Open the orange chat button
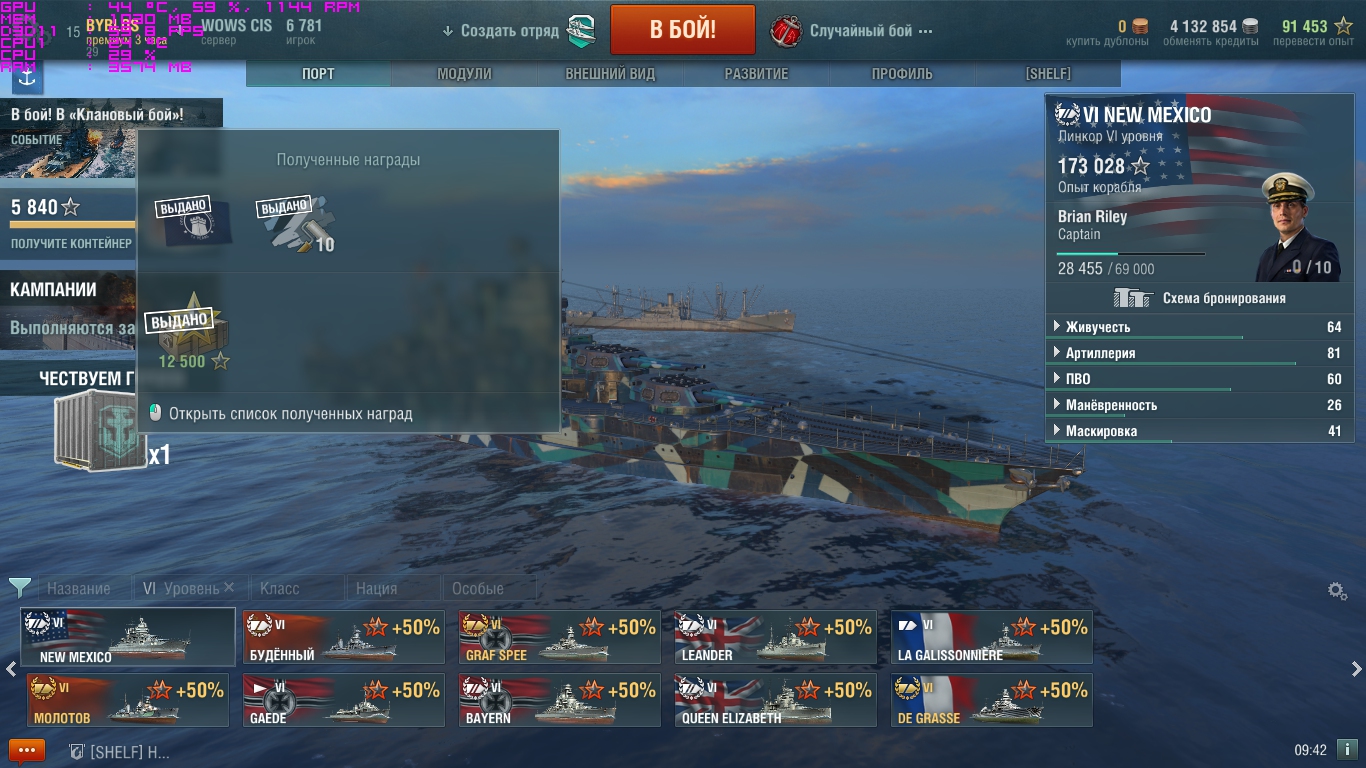The image size is (1366, 768). [x=27, y=750]
